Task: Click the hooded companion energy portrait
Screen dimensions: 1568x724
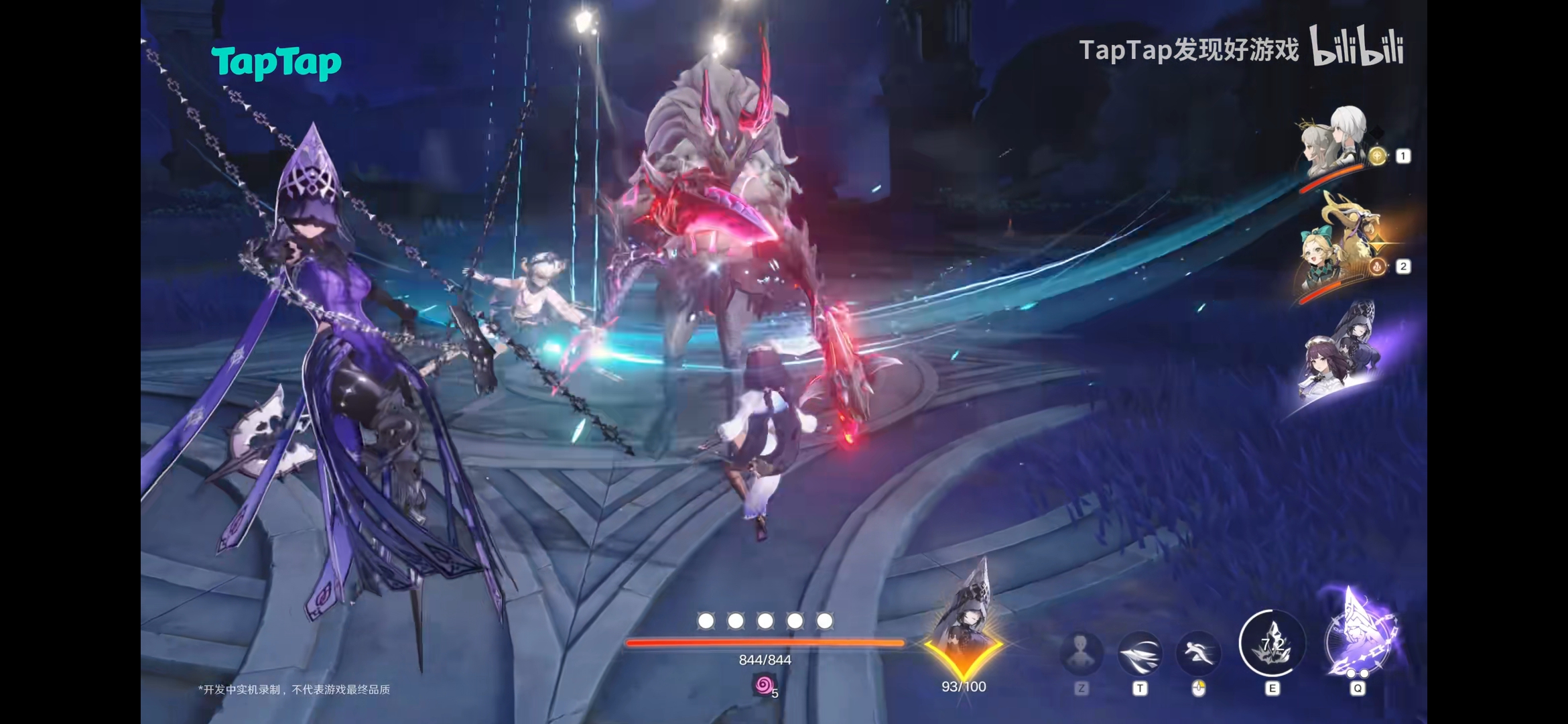Action: (964, 627)
